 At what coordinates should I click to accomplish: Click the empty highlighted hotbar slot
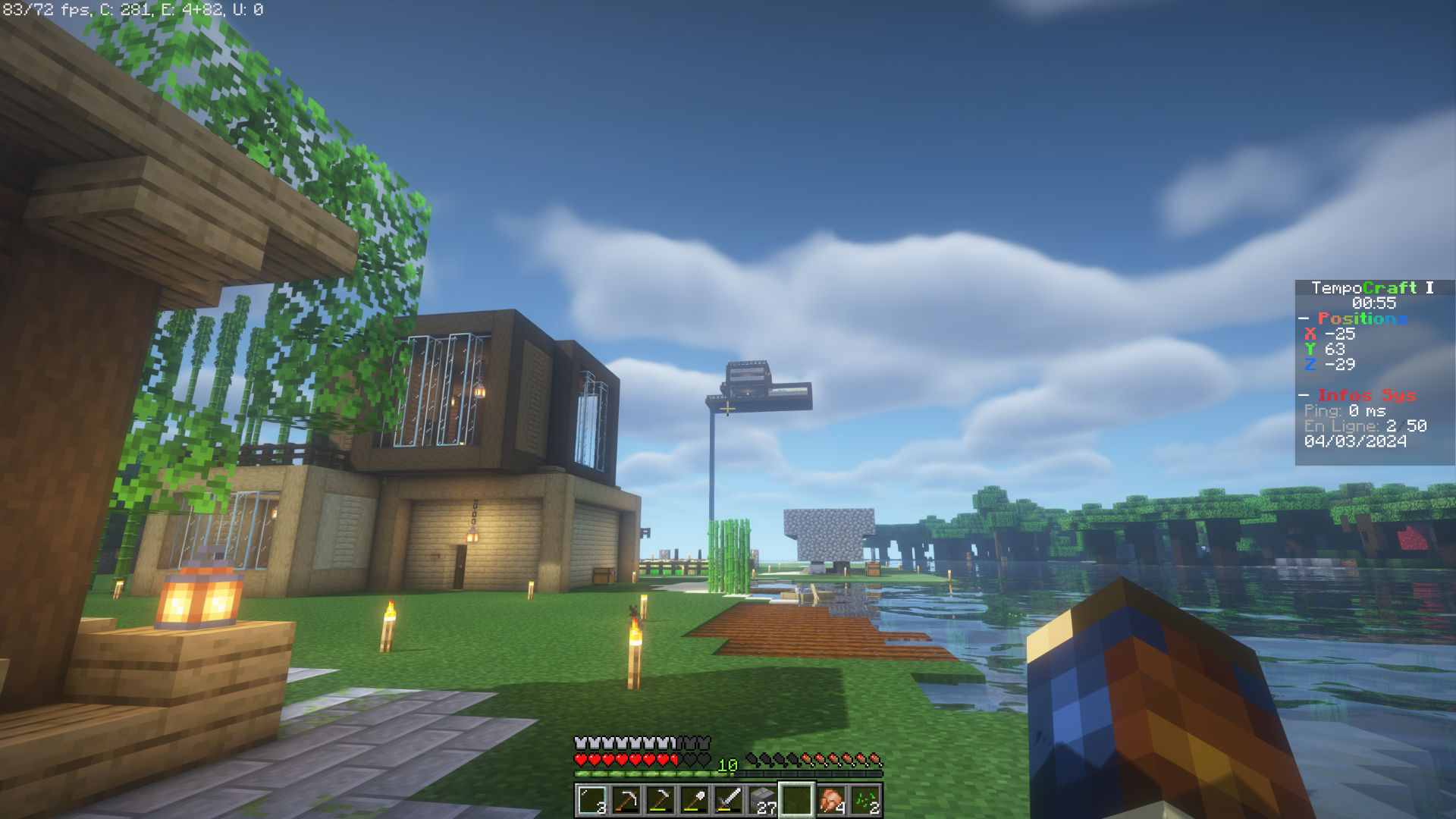coord(797,800)
